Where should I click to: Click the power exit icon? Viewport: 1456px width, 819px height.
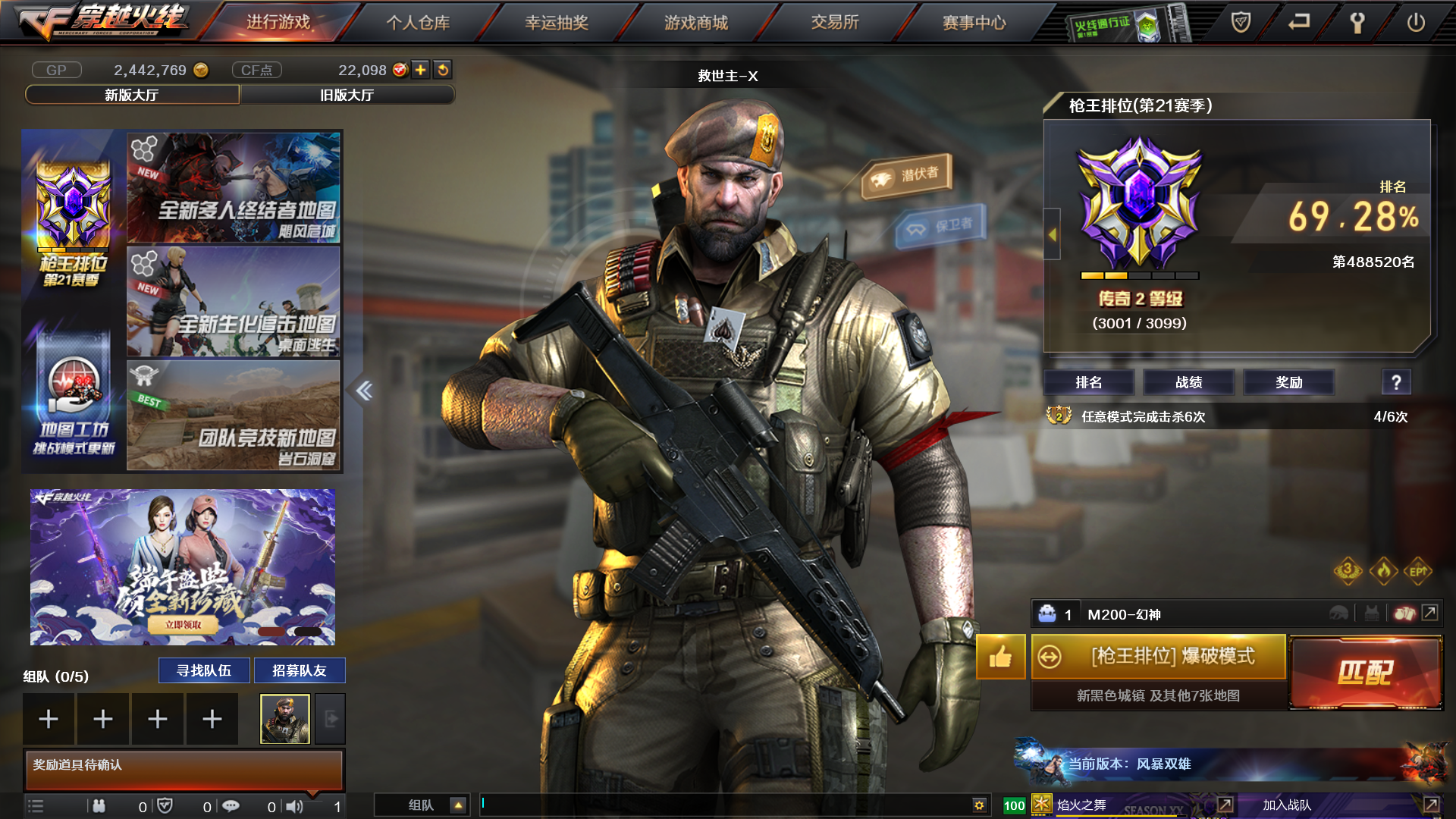[1416, 23]
